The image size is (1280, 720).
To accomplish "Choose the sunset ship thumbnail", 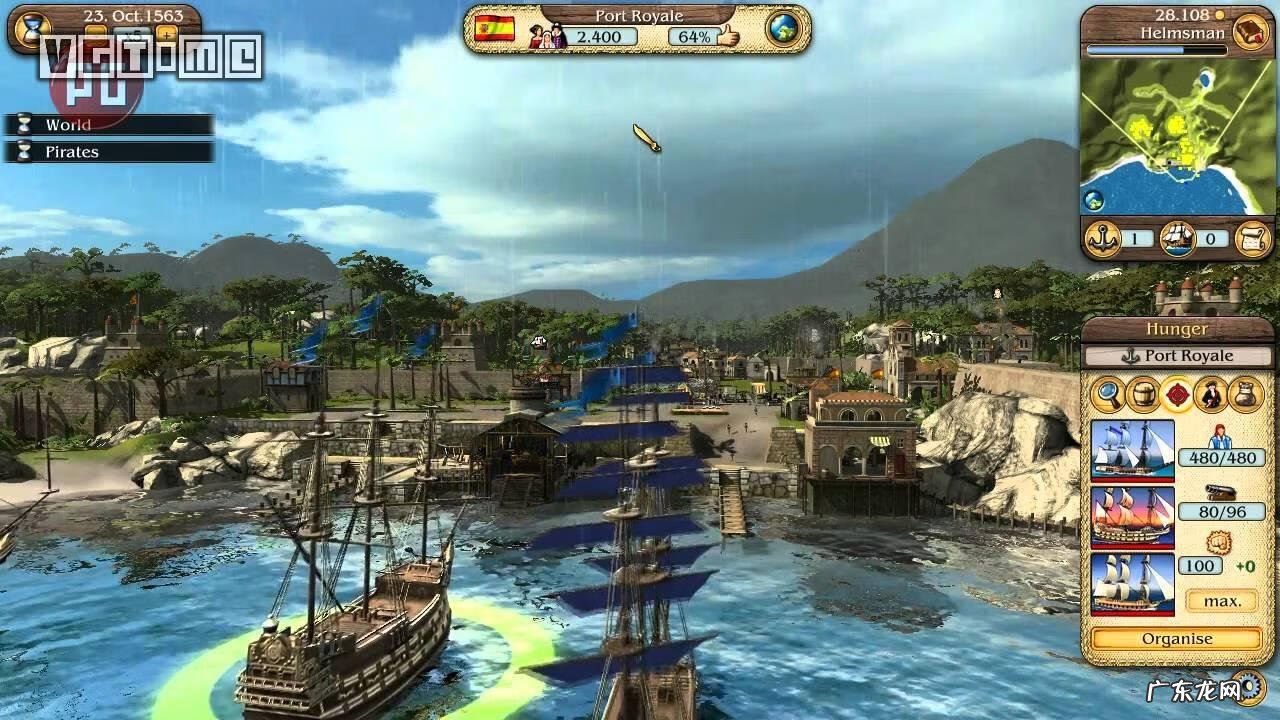I will (1132, 515).
